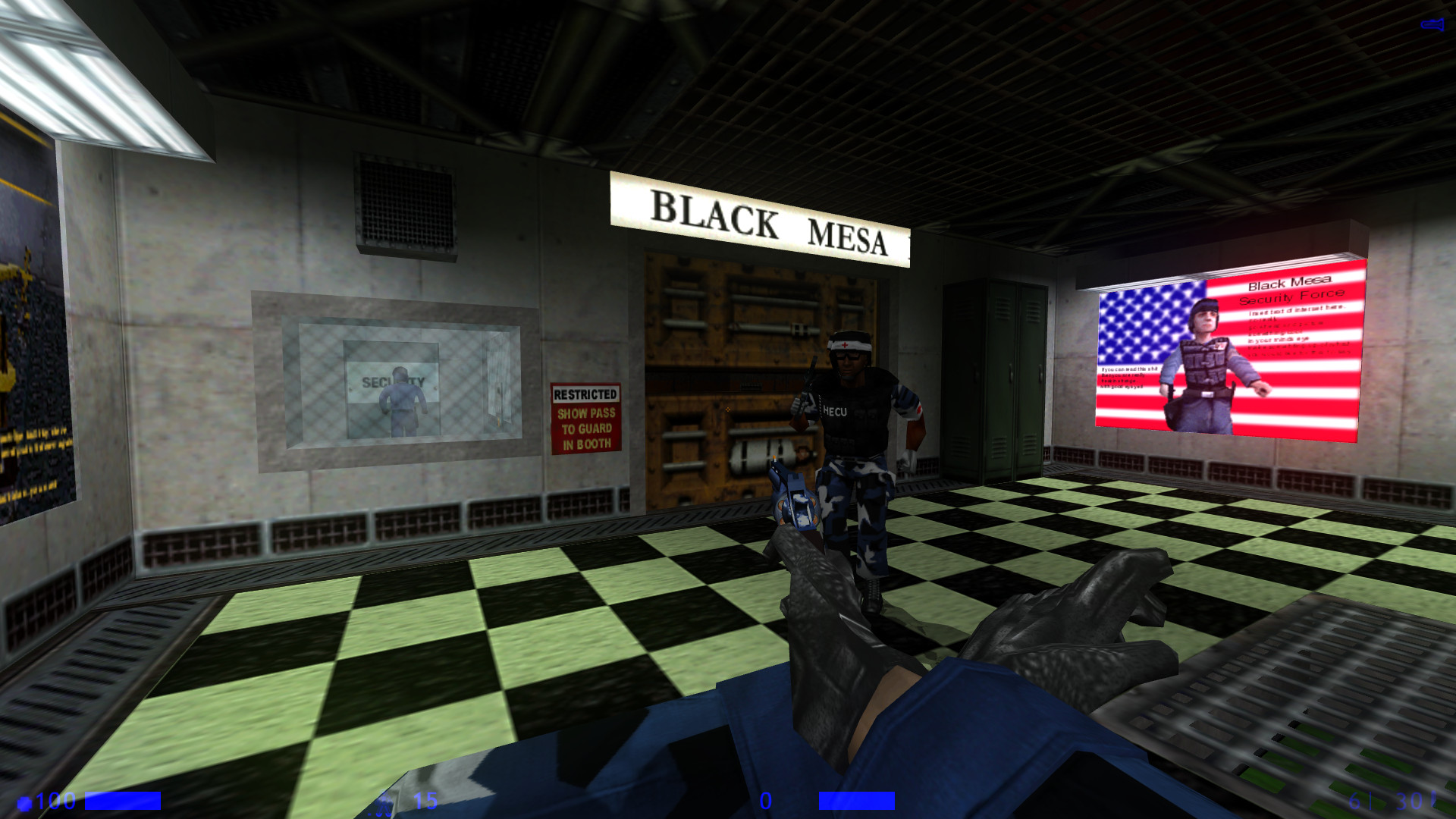Select the health counter showing 100
Screen dimensions: 1456x819
[x=55, y=799]
